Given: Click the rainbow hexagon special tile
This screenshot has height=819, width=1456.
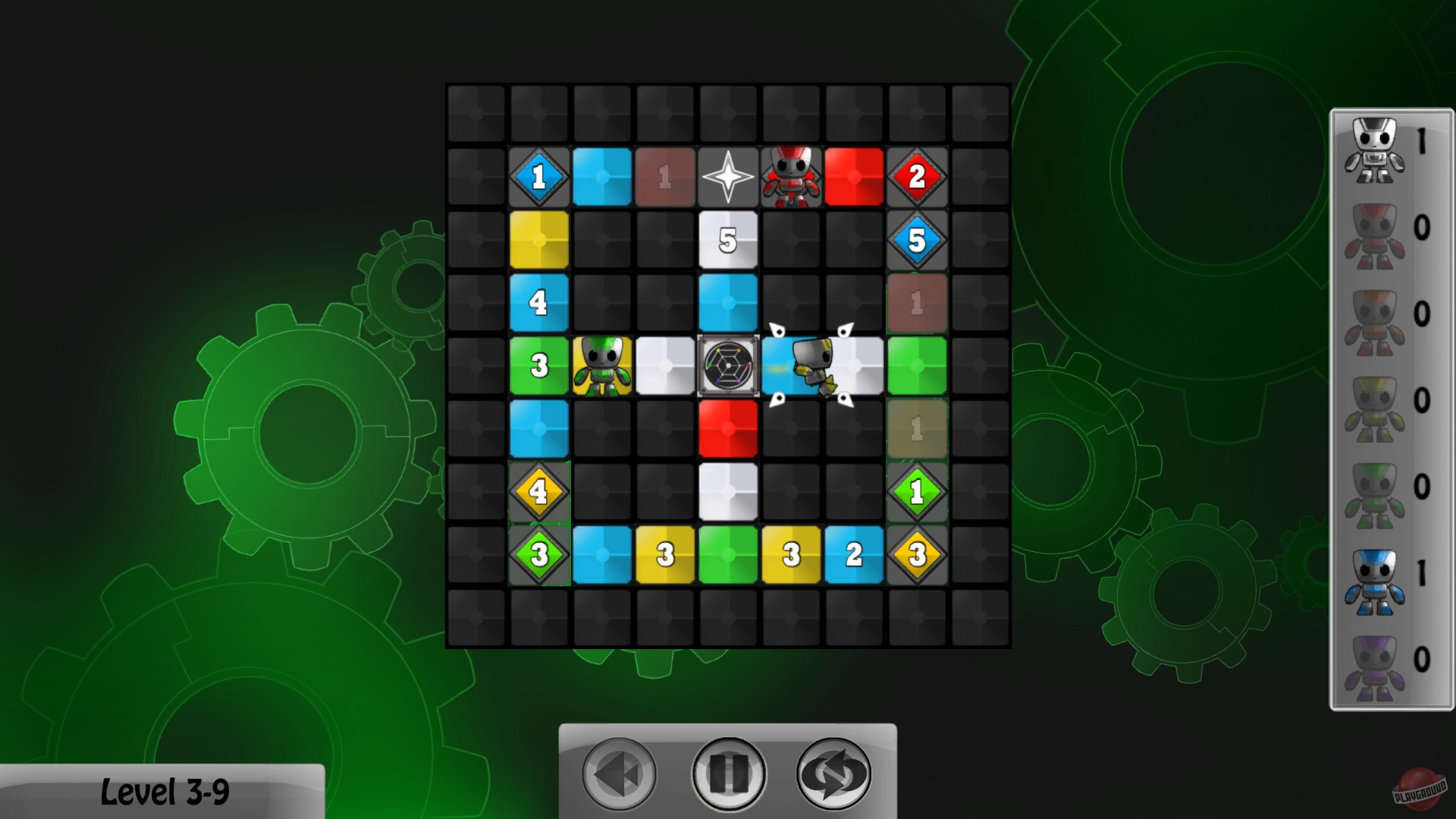Looking at the screenshot, I should [x=728, y=365].
